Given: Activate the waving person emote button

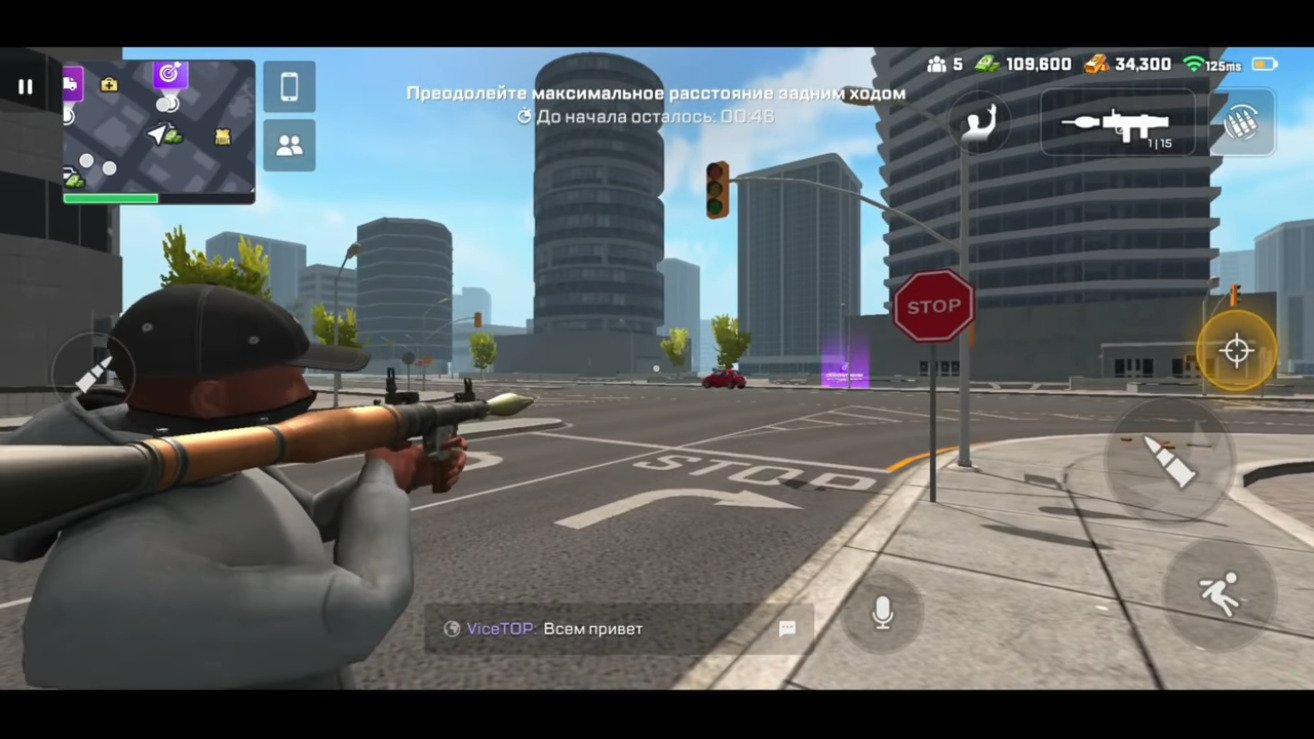Looking at the screenshot, I should coord(978,122).
